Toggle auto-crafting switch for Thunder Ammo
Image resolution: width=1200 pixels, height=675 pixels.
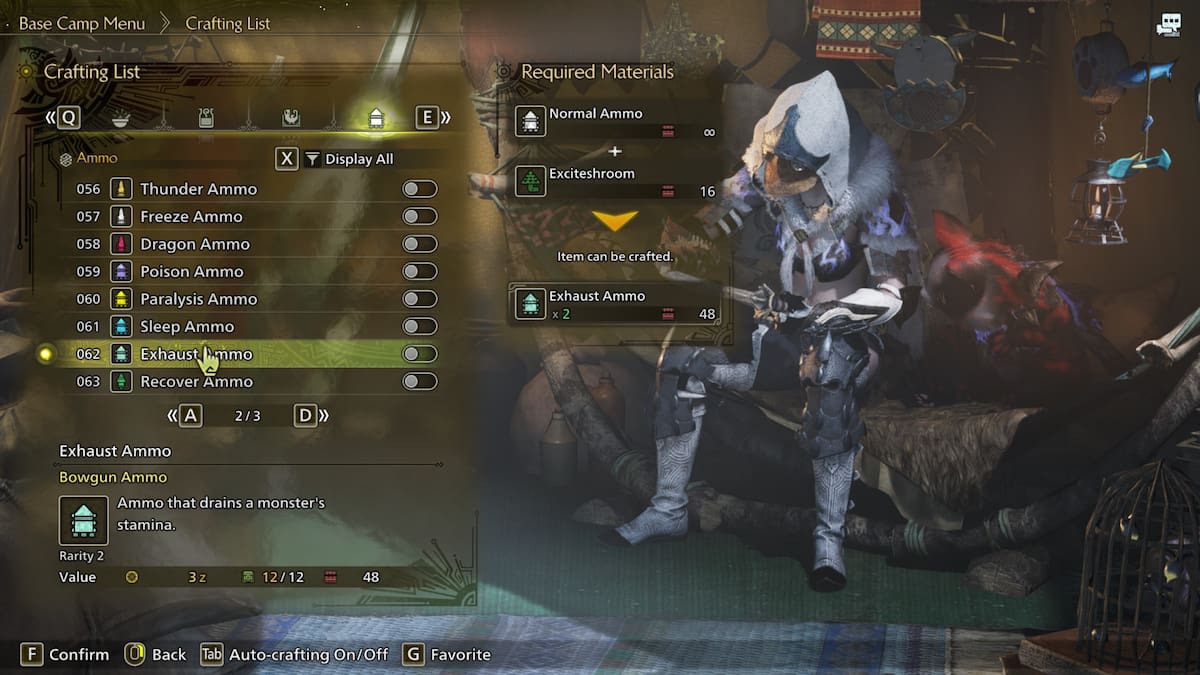point(419,189)
